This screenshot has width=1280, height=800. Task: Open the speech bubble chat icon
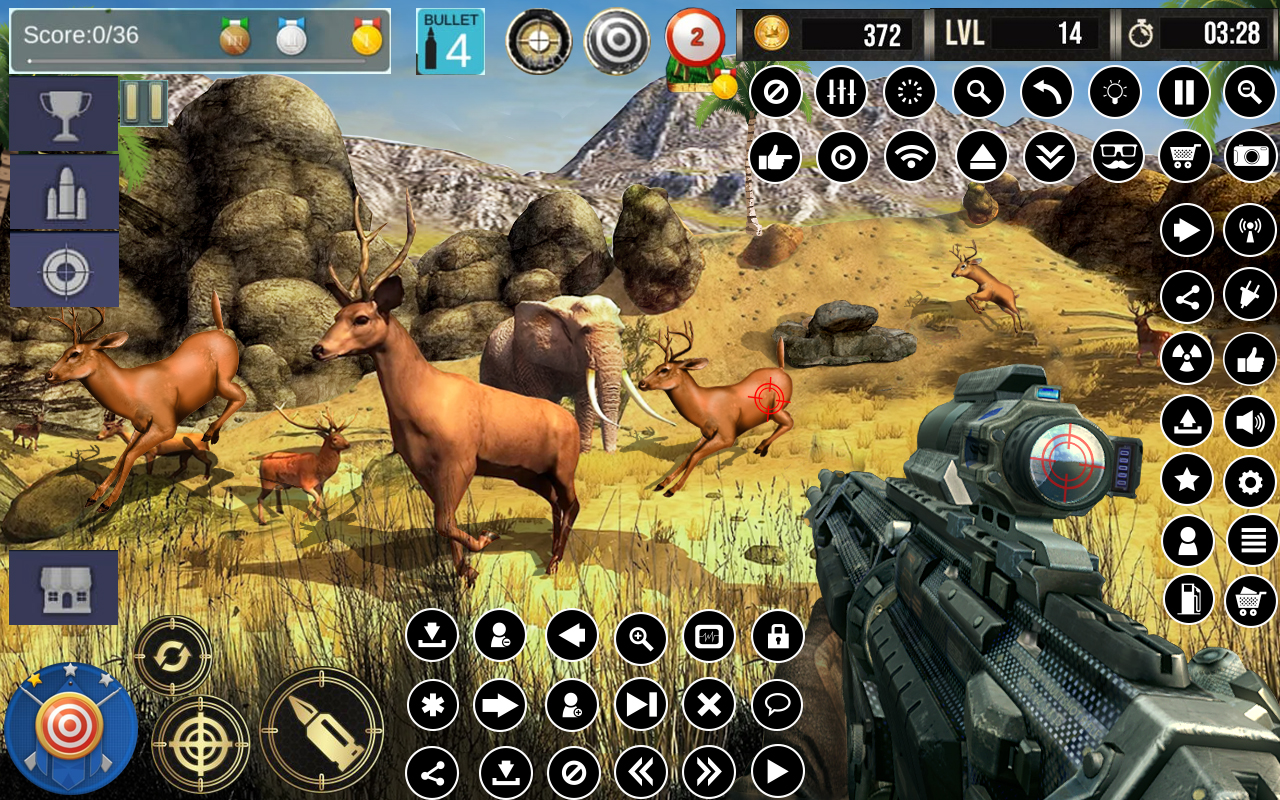click(777, 704)
